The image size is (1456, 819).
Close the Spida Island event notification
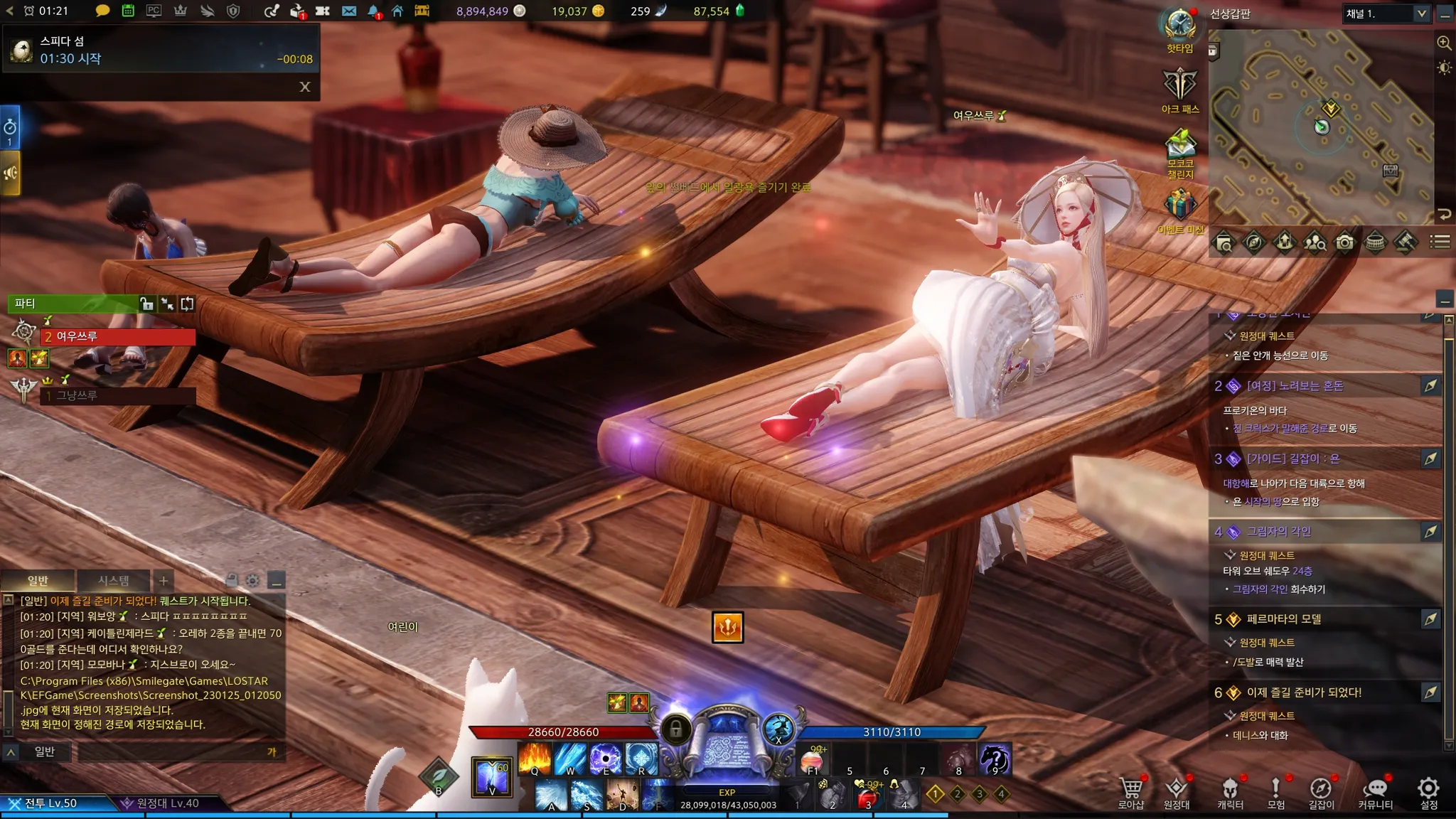(305, 87)
